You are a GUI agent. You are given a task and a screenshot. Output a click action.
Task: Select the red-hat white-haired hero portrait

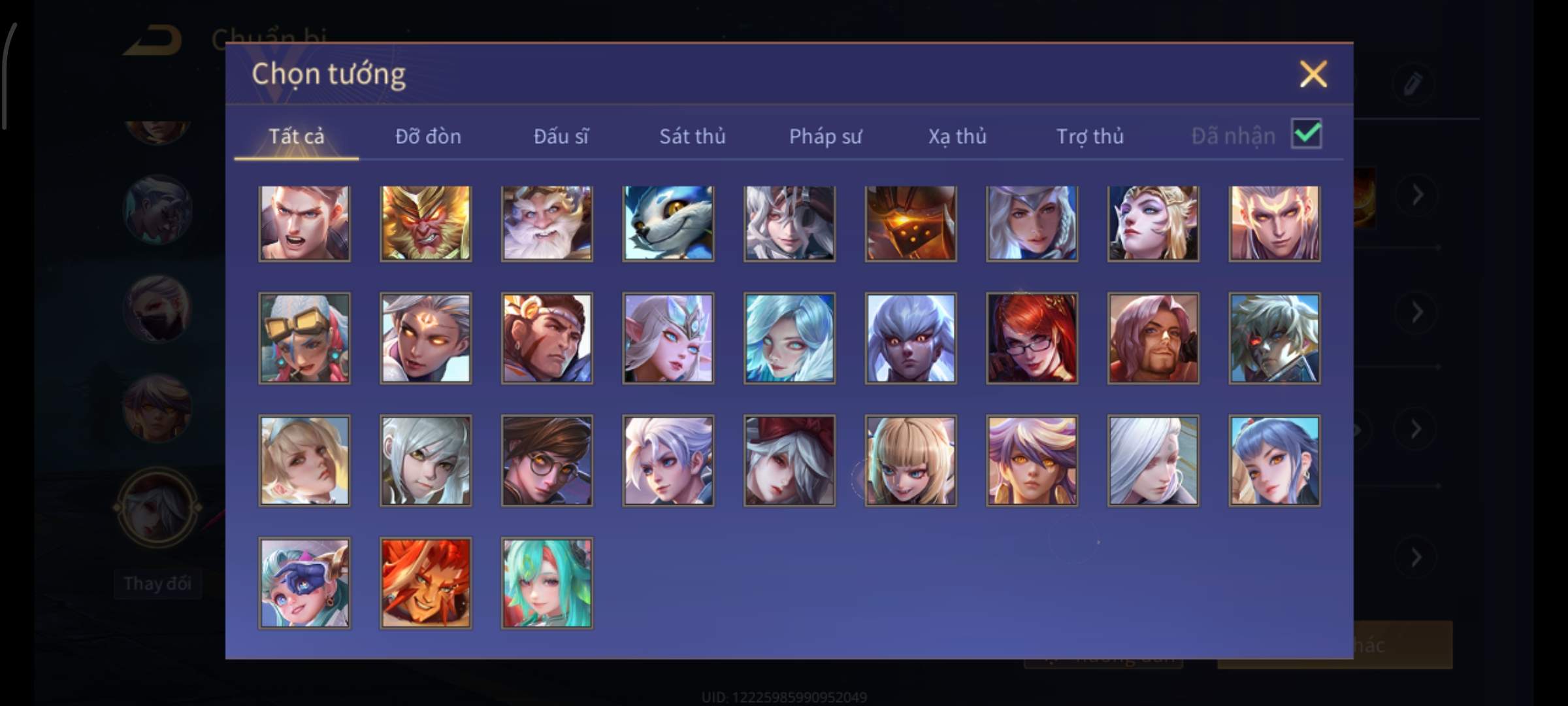pyautogui.click(x=789, y=461)
